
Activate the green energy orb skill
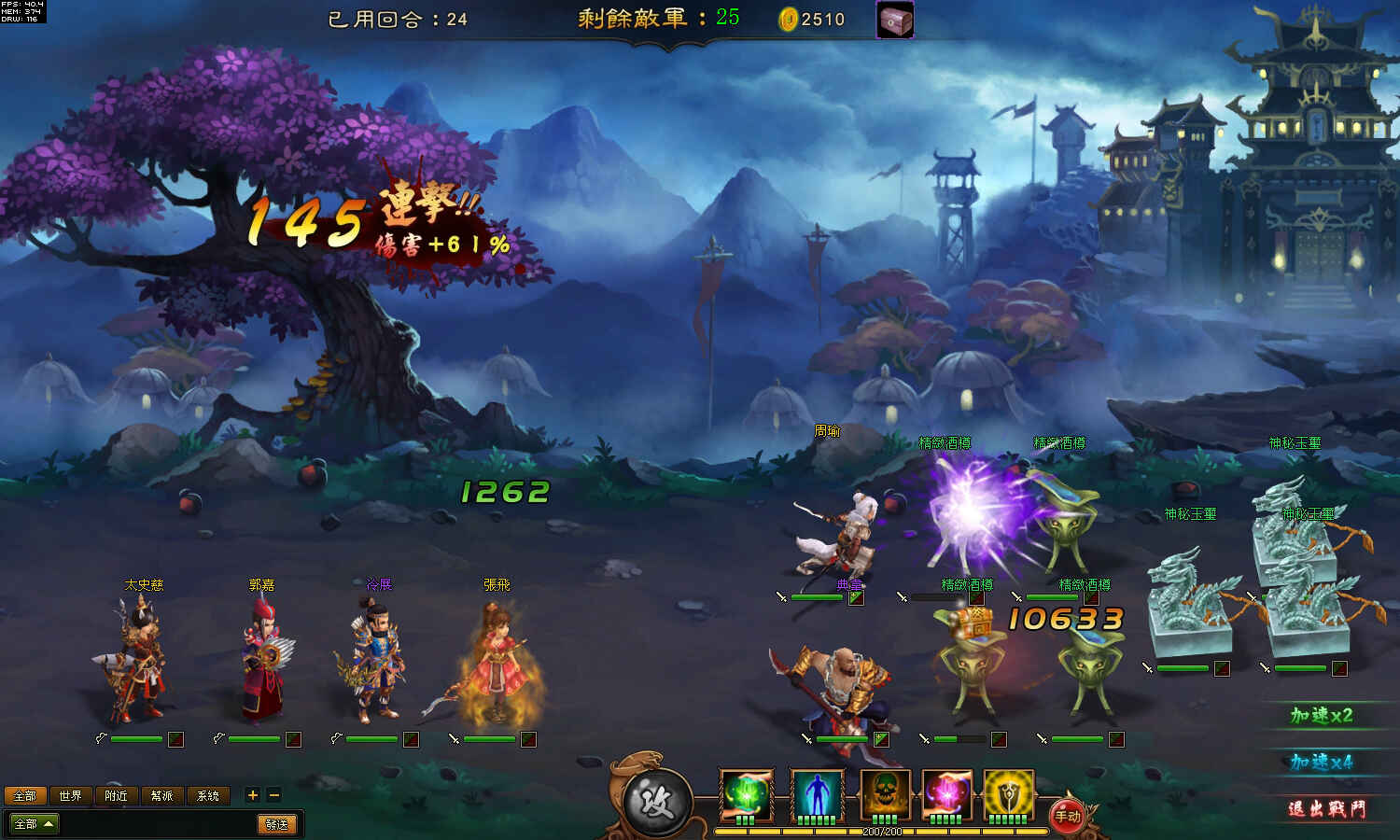pos(747,794)
